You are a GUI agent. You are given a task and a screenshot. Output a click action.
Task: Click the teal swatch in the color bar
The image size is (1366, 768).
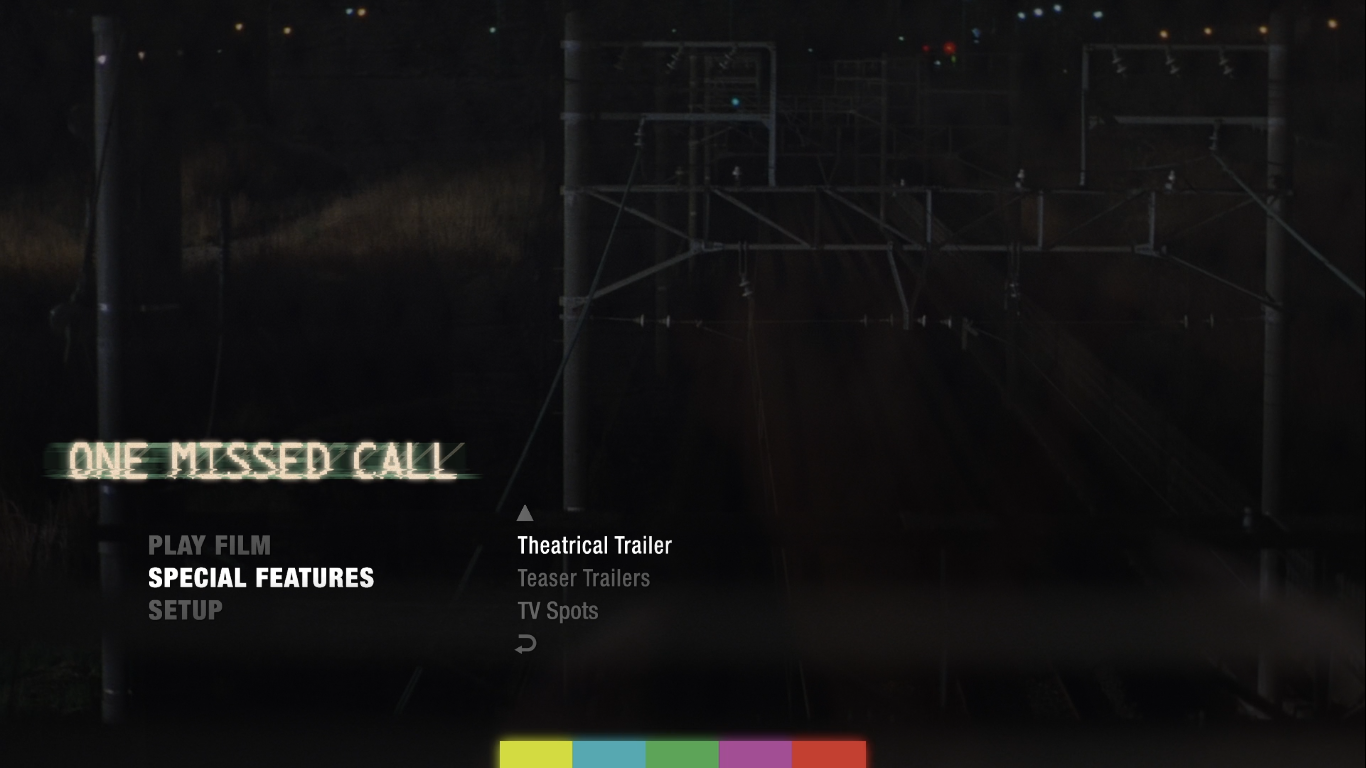[x=609, y=754]
